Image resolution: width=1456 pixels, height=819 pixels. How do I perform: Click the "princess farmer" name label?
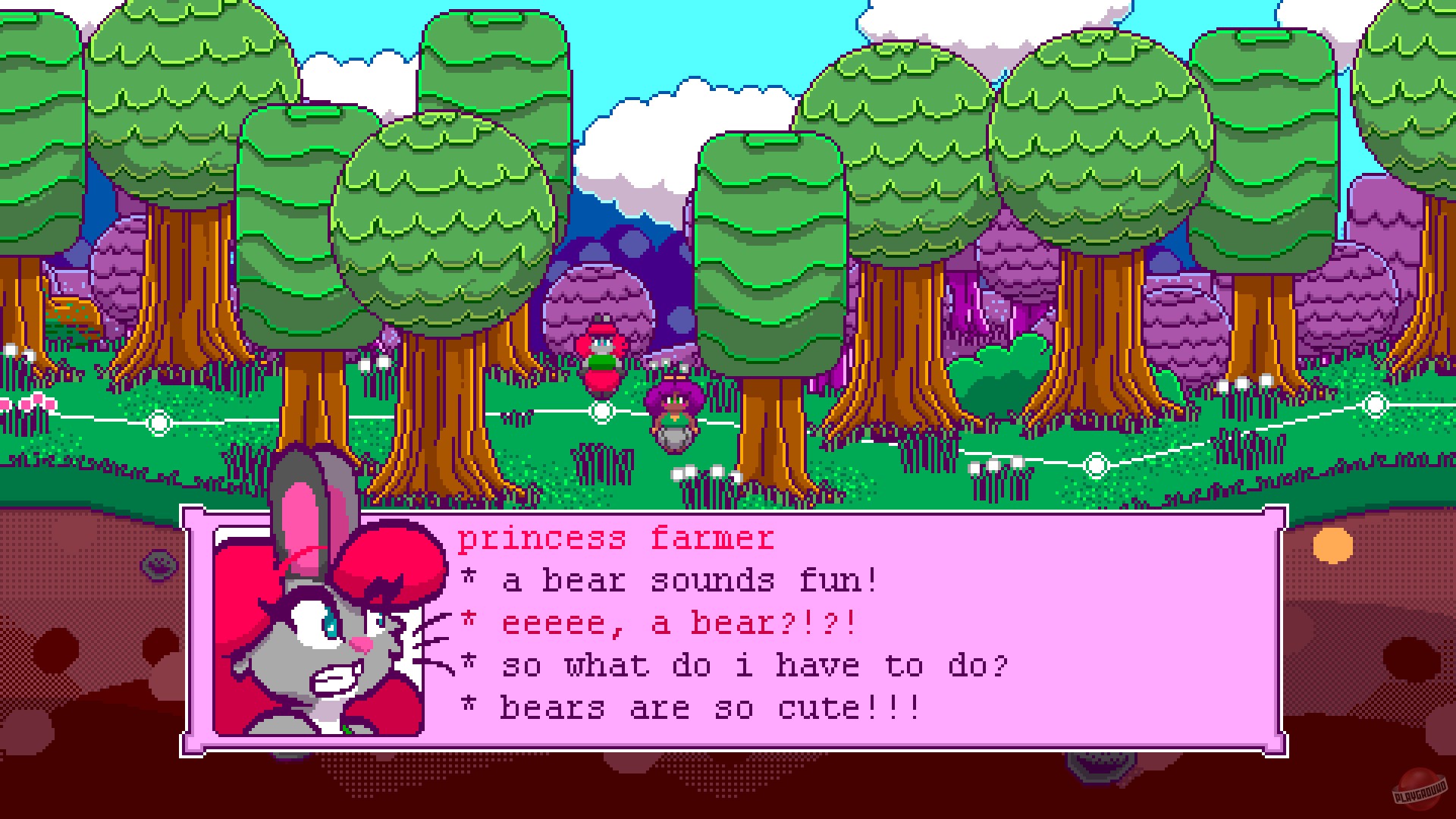(x=618, y=537)
